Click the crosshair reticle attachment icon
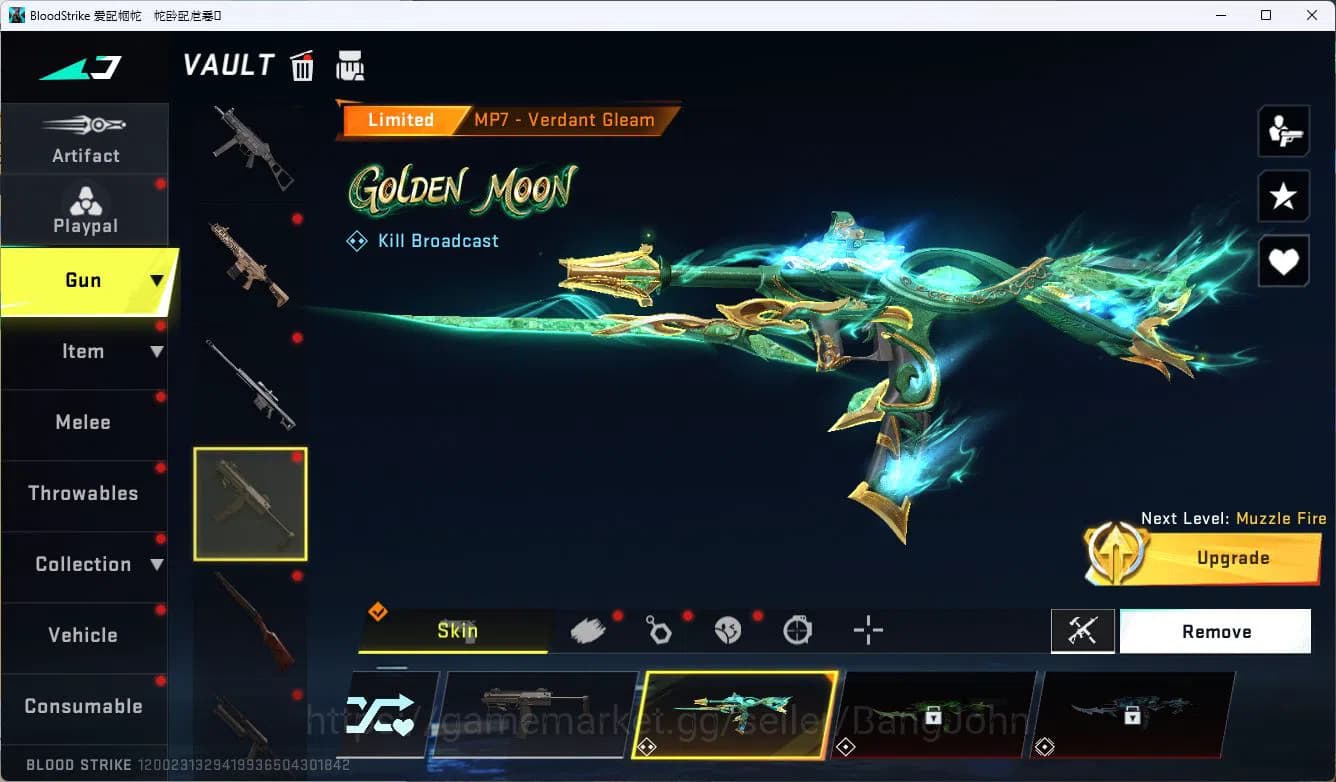This screenshot has width=1336, height=782. [x=868, y=630]
